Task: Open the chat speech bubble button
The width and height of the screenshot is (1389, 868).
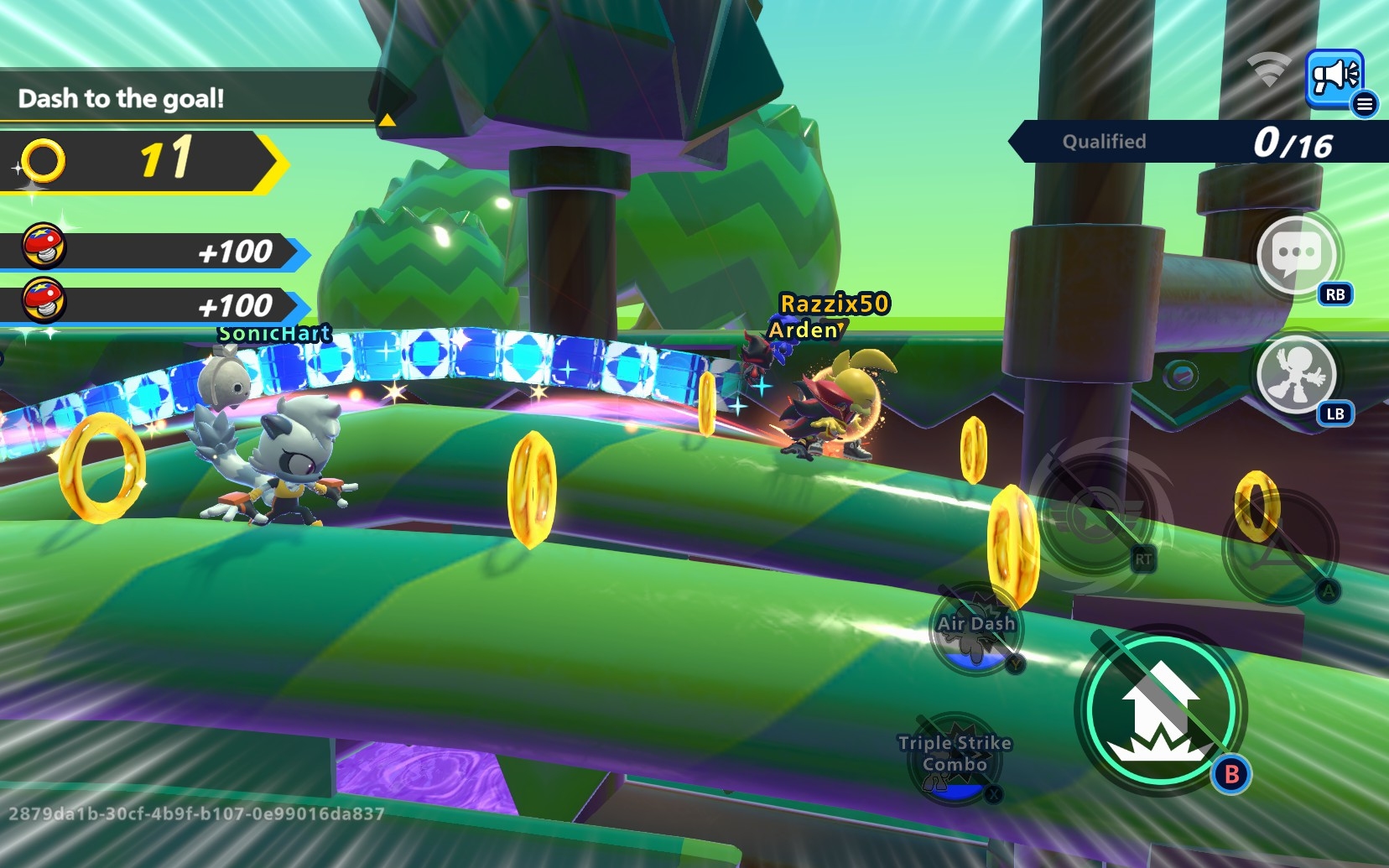Action: point(1297,254)
